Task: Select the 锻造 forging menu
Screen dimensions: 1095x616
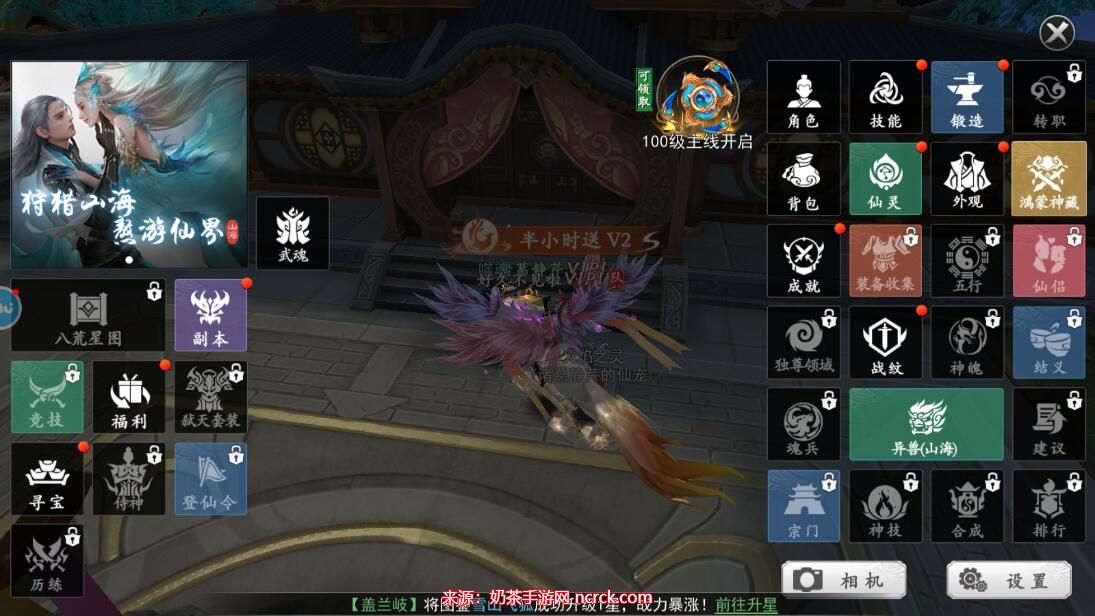Action: (x=967, y=97)
